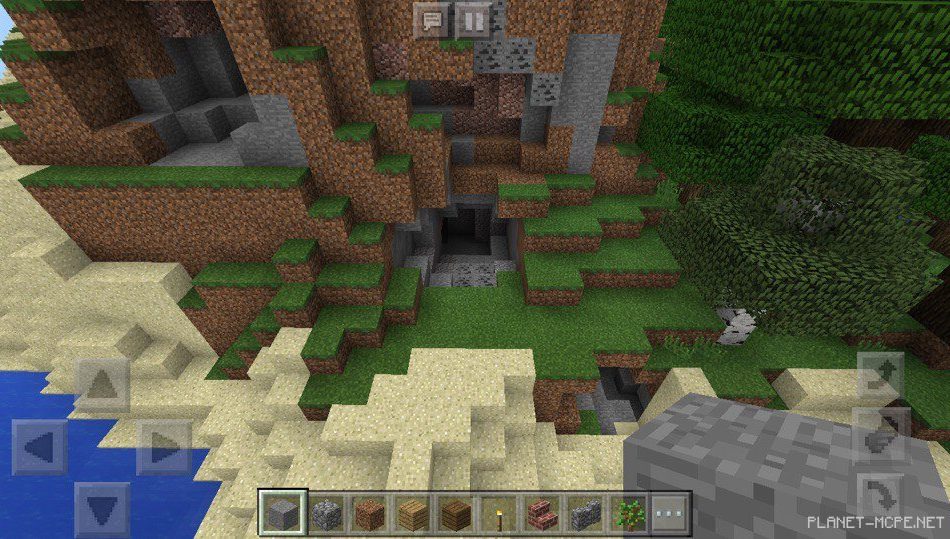
Task: Open the chat window
Action: point(432,19)
